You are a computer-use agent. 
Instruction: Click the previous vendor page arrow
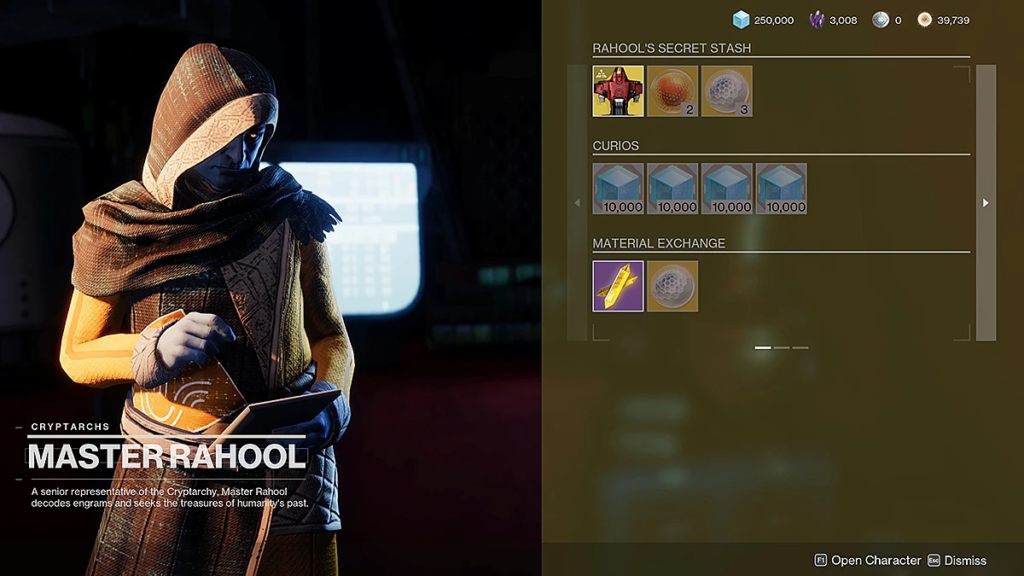coord(577,203)
